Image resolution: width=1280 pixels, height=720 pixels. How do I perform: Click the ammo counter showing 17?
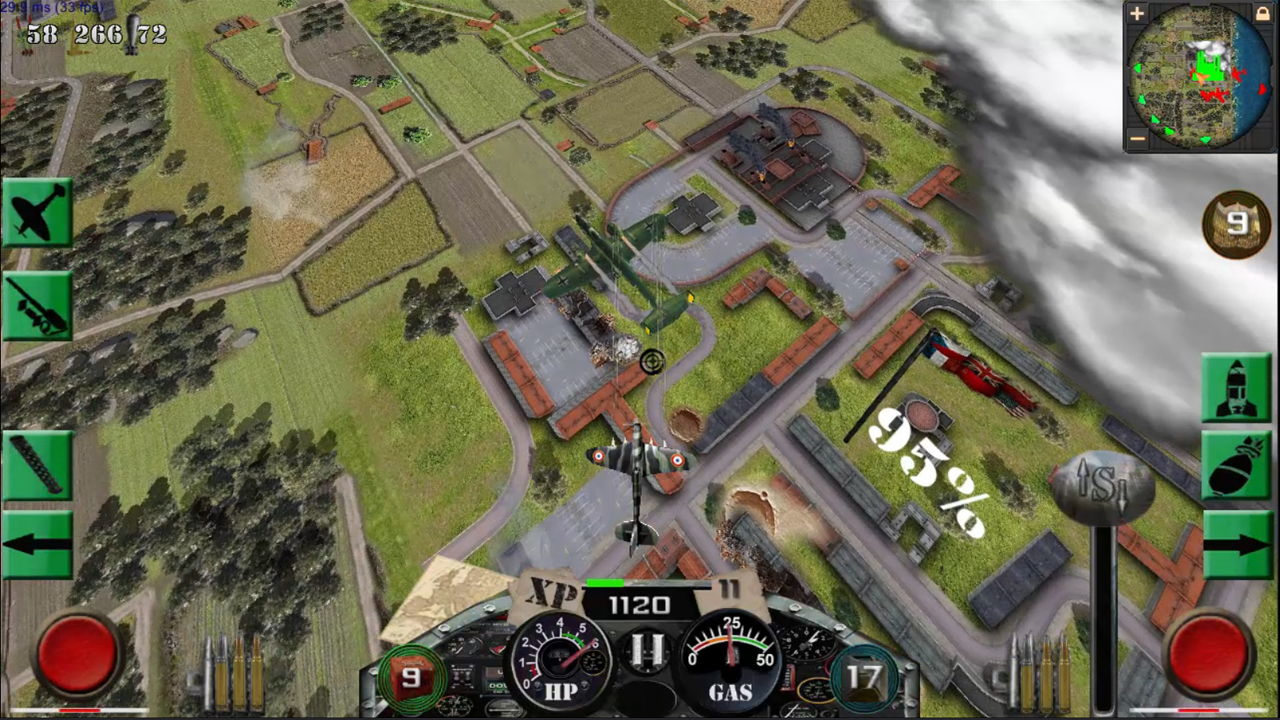pos(863,677)
